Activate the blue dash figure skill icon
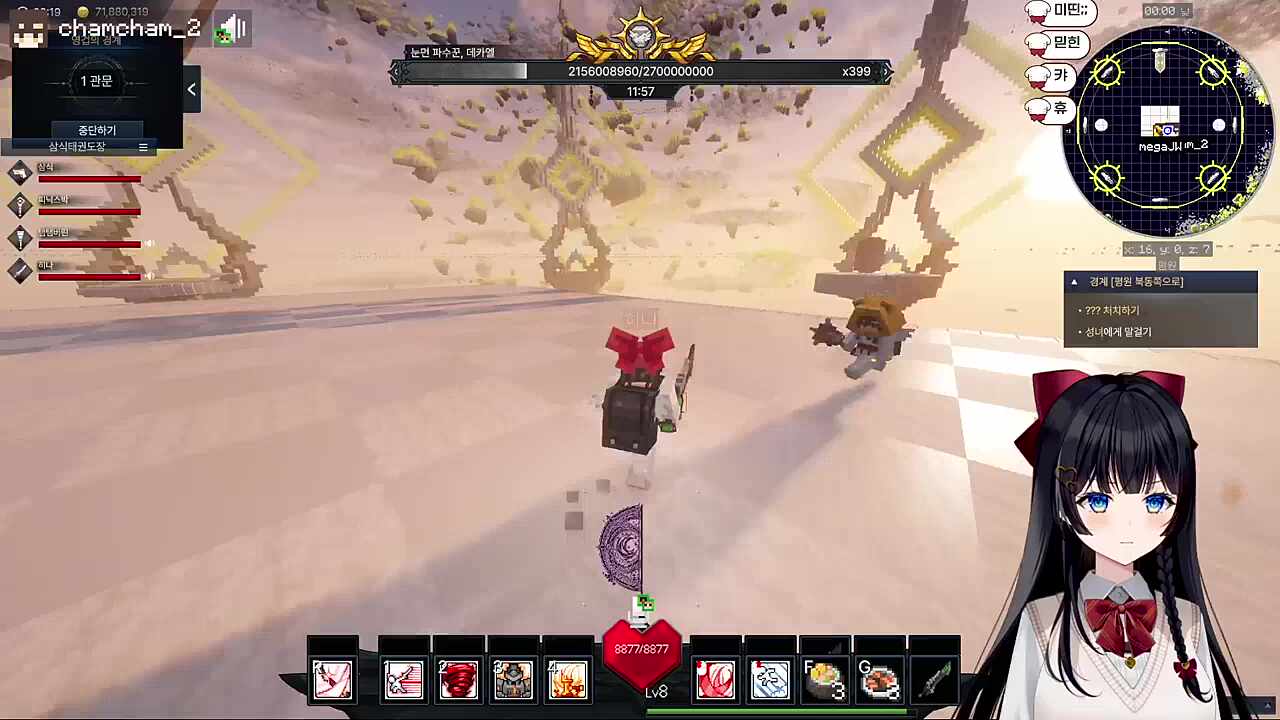This screenshot has width=1280, height=720. point(770,680)
